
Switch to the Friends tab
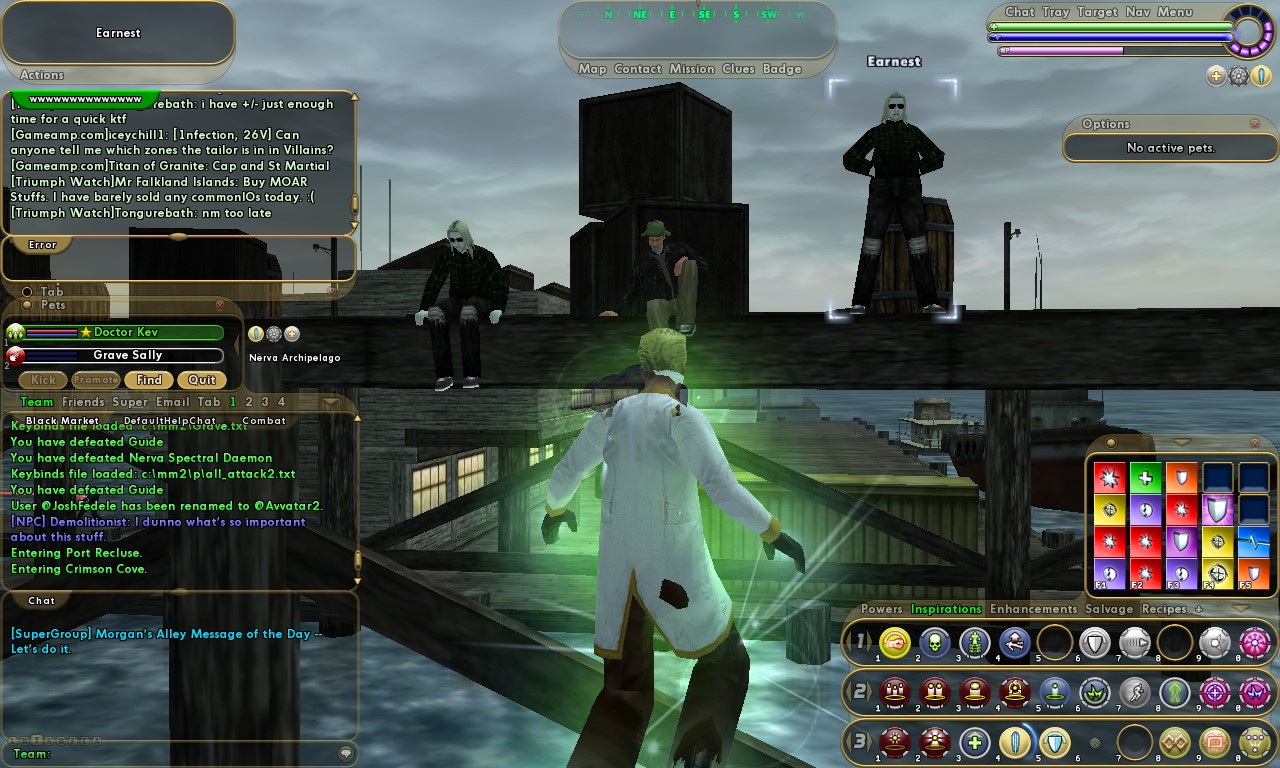point(83,402)
